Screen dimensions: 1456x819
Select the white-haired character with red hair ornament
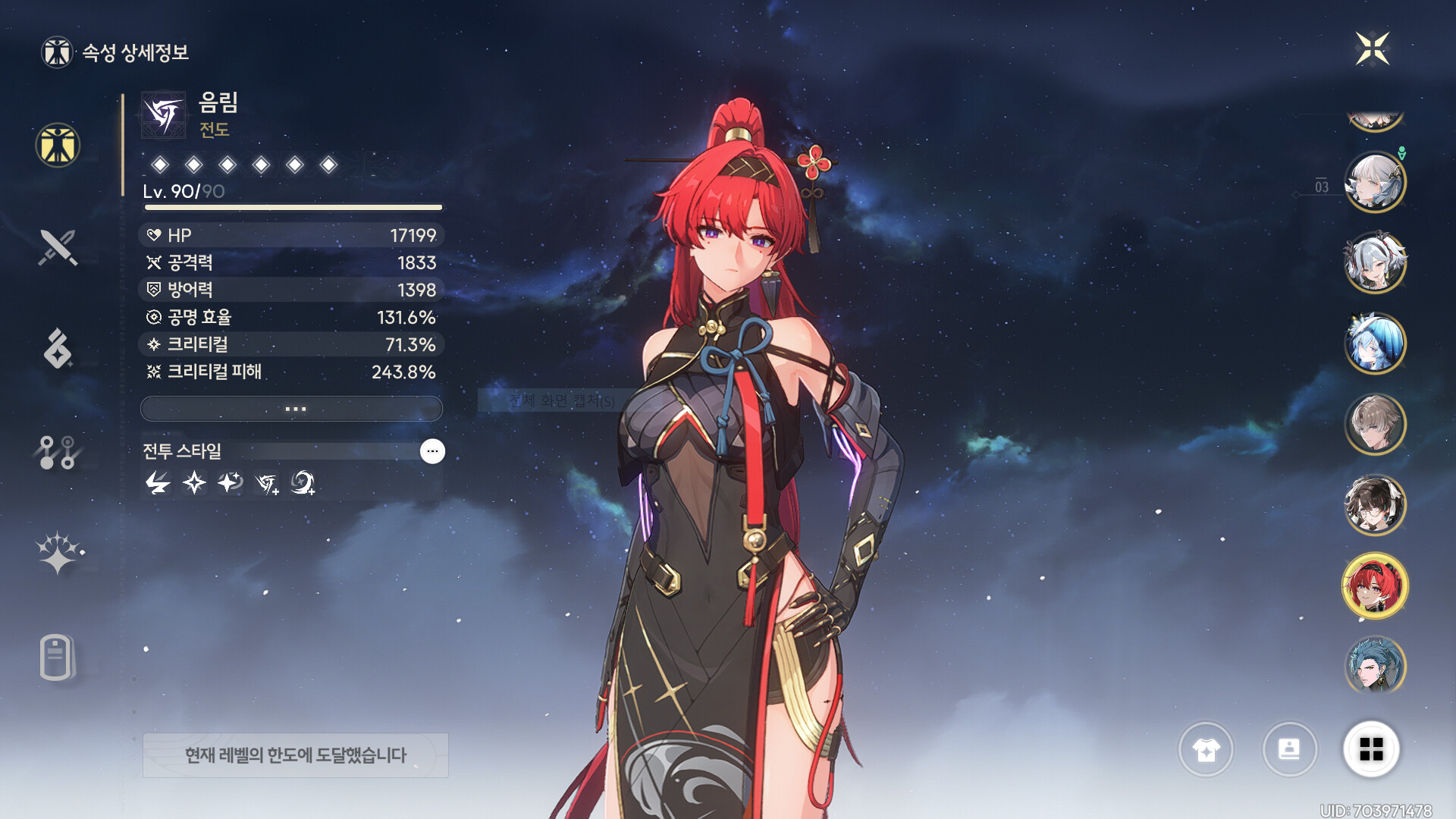coord(1375,262)
